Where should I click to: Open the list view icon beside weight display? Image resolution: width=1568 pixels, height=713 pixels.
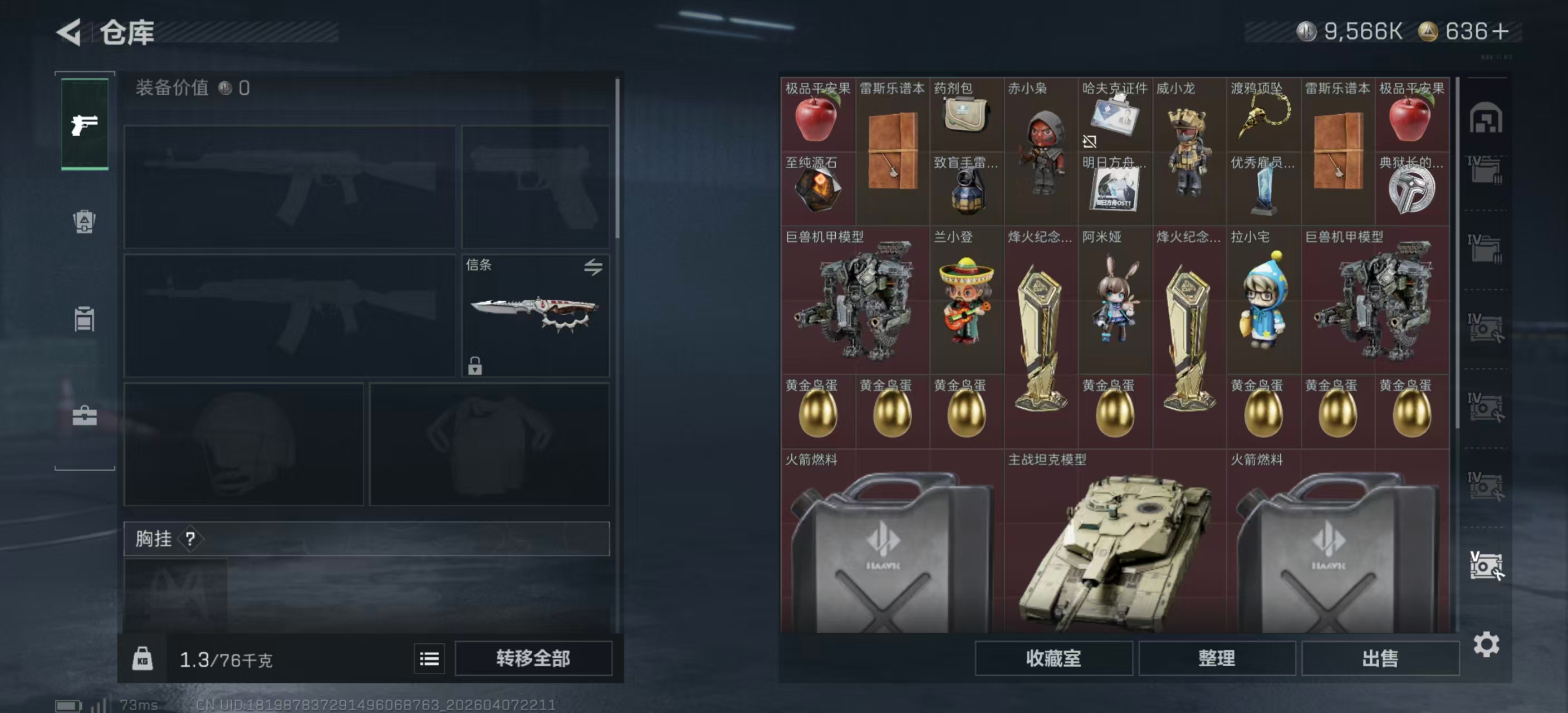click(429, 659)
